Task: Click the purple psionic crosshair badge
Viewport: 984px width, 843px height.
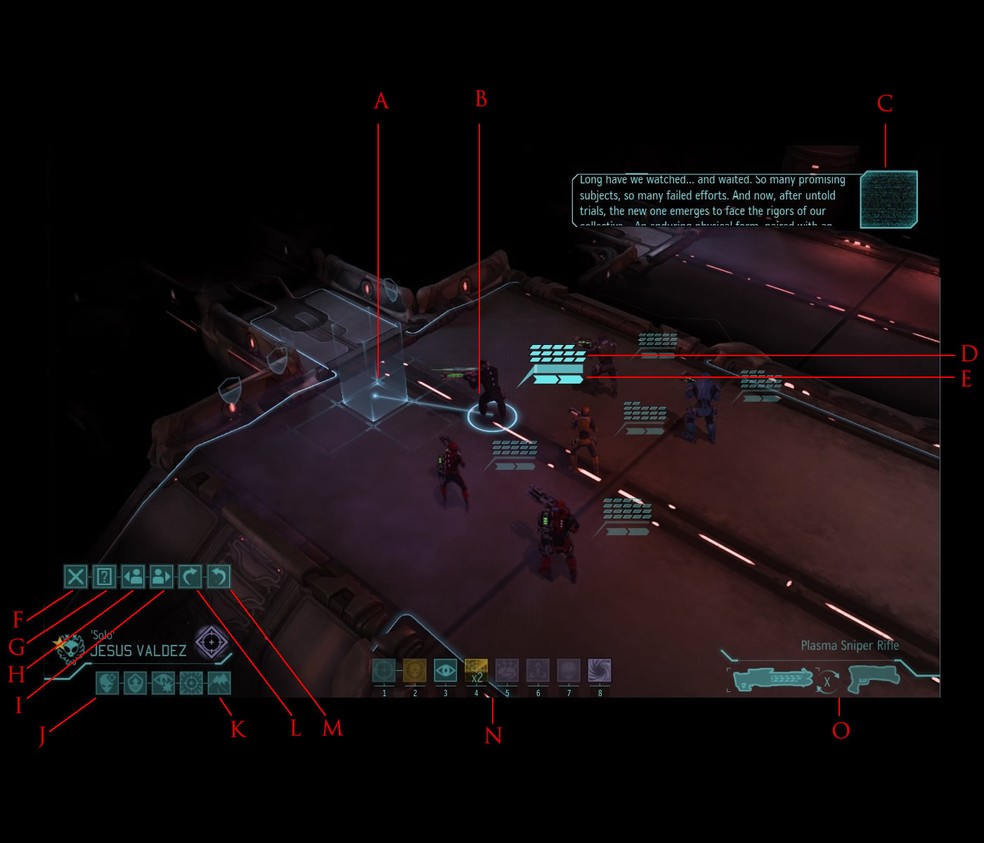Action: (x=210, y=640)
